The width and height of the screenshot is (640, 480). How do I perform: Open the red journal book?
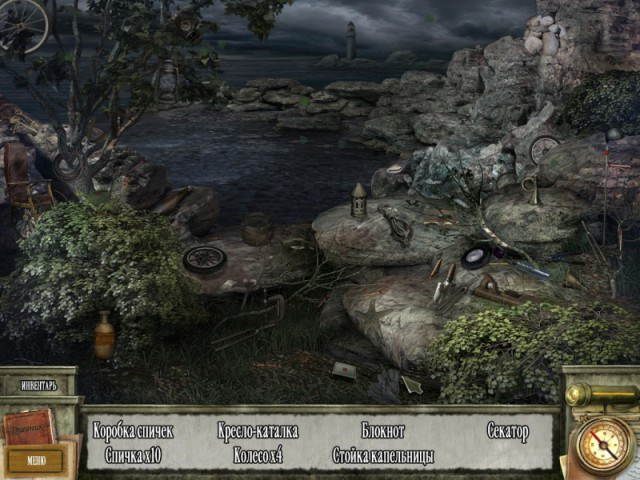30,427
